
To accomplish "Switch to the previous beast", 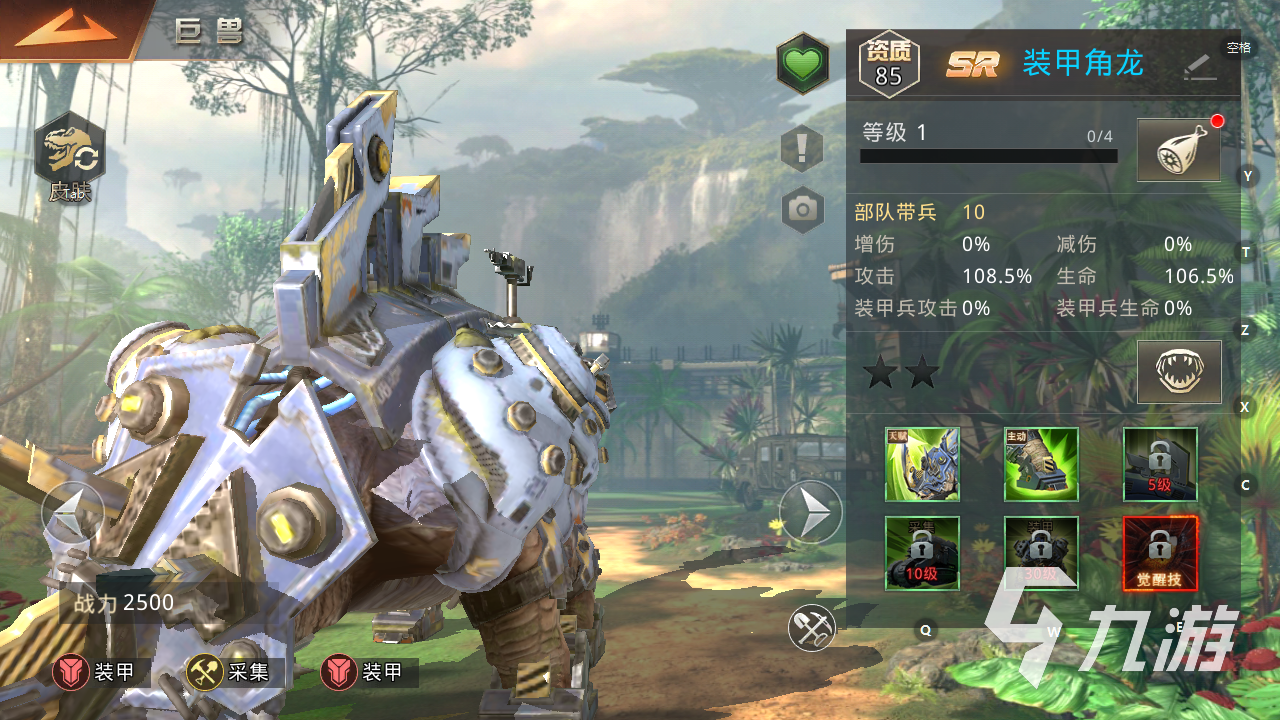I will coord(72,513).
